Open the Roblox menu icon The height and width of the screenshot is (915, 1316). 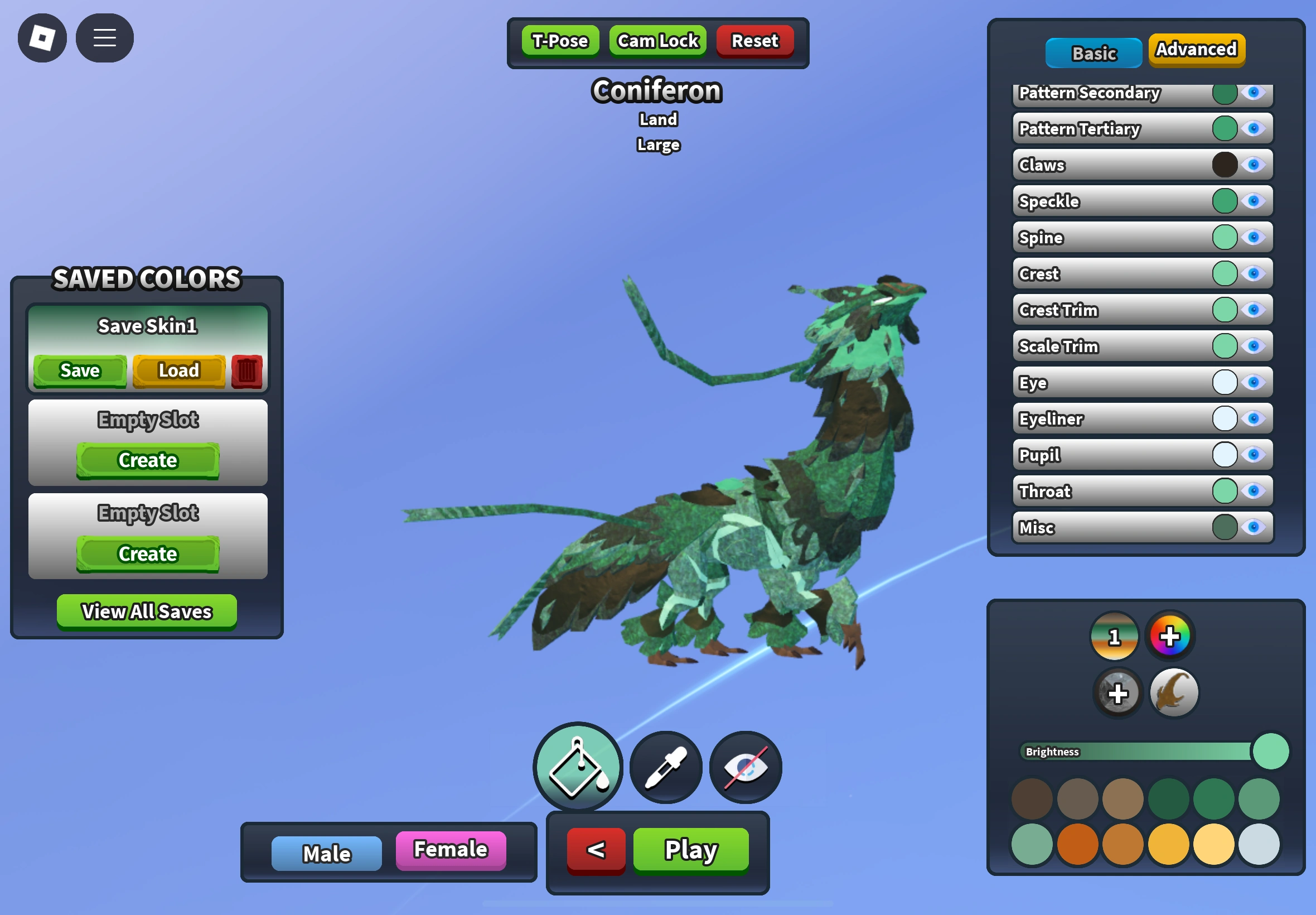click(42, 38)
